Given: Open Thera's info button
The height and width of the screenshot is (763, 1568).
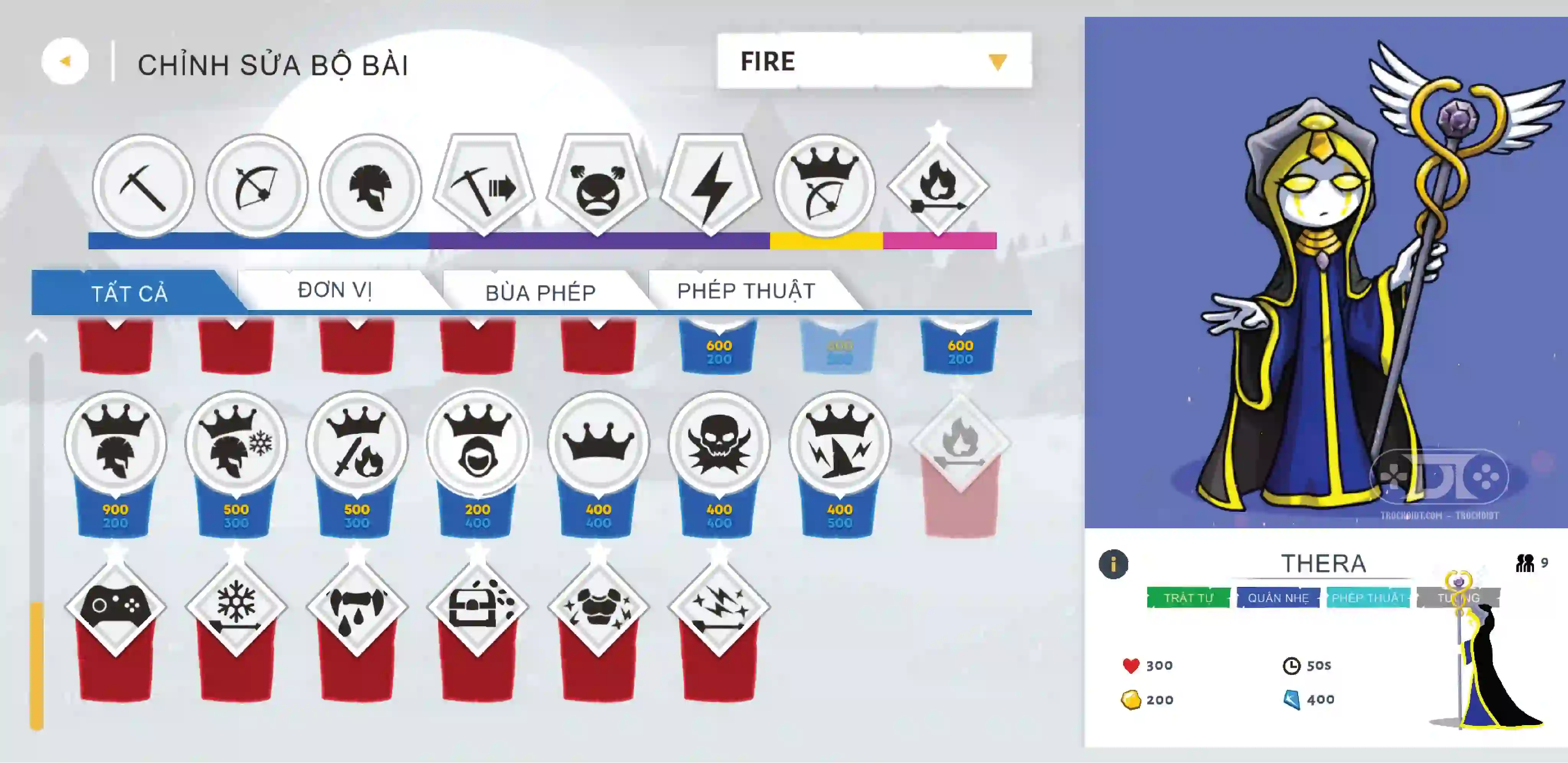Looking at the screenshot, I should tap(1113, 564).
